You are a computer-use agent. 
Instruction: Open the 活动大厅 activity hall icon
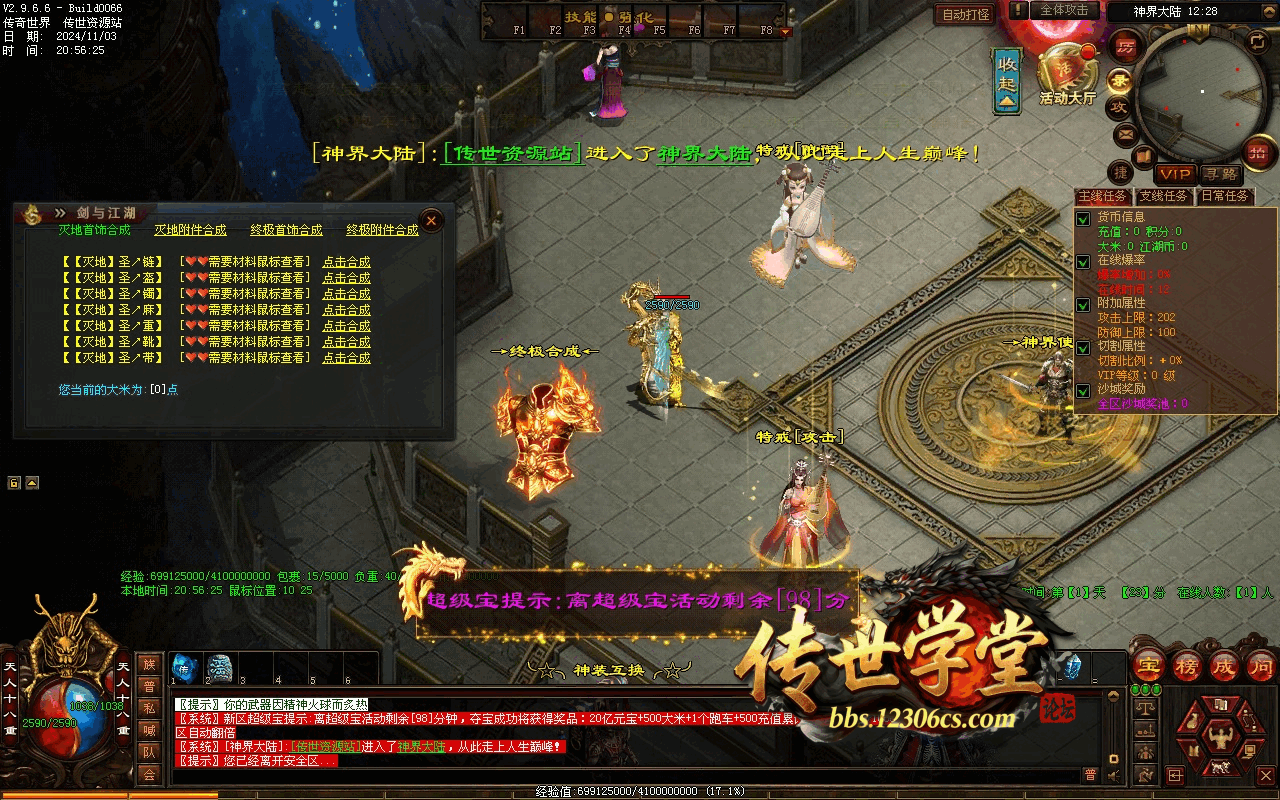pos(1067,76)
